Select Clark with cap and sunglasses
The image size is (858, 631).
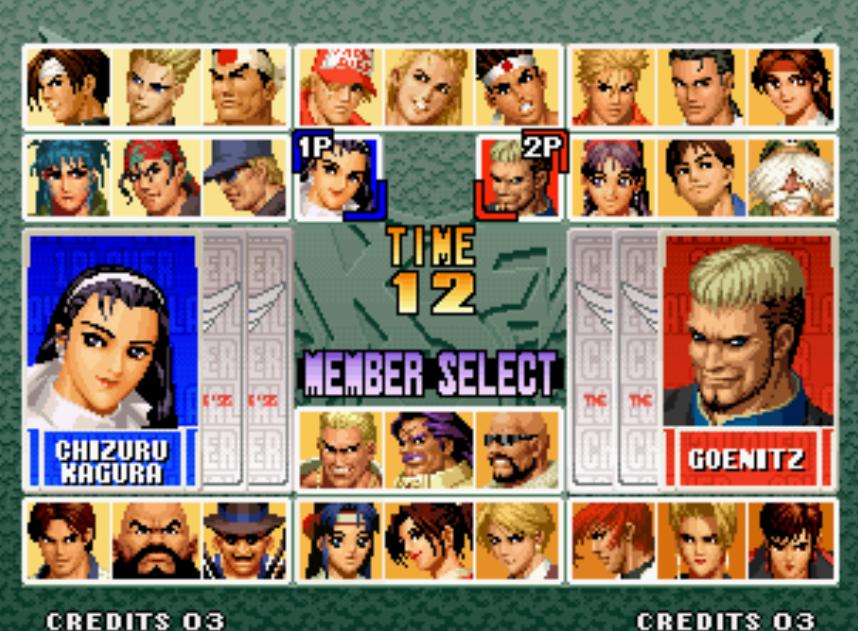[244, 178]
